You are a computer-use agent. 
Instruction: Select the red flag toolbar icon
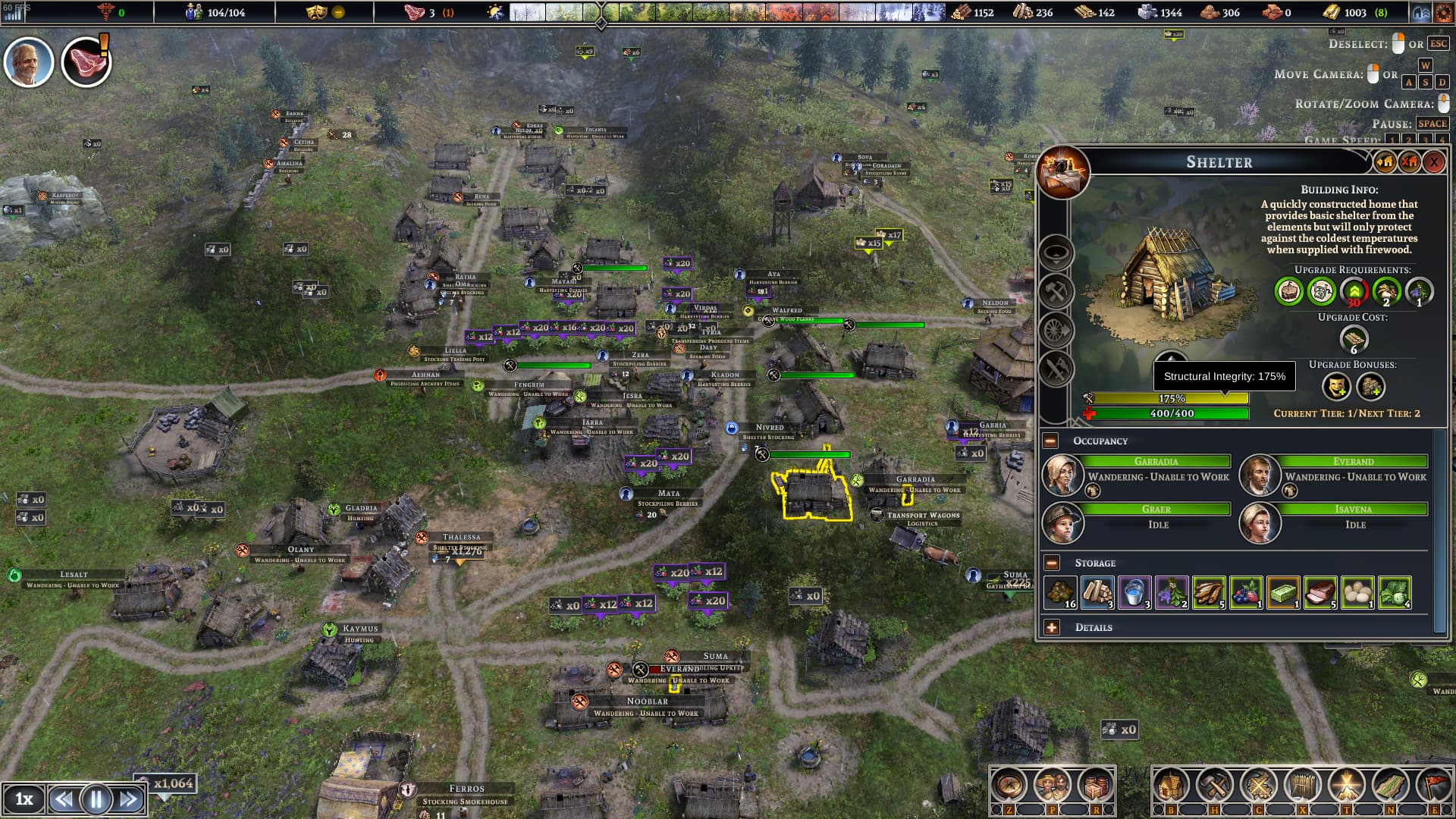click(1435, 786)
